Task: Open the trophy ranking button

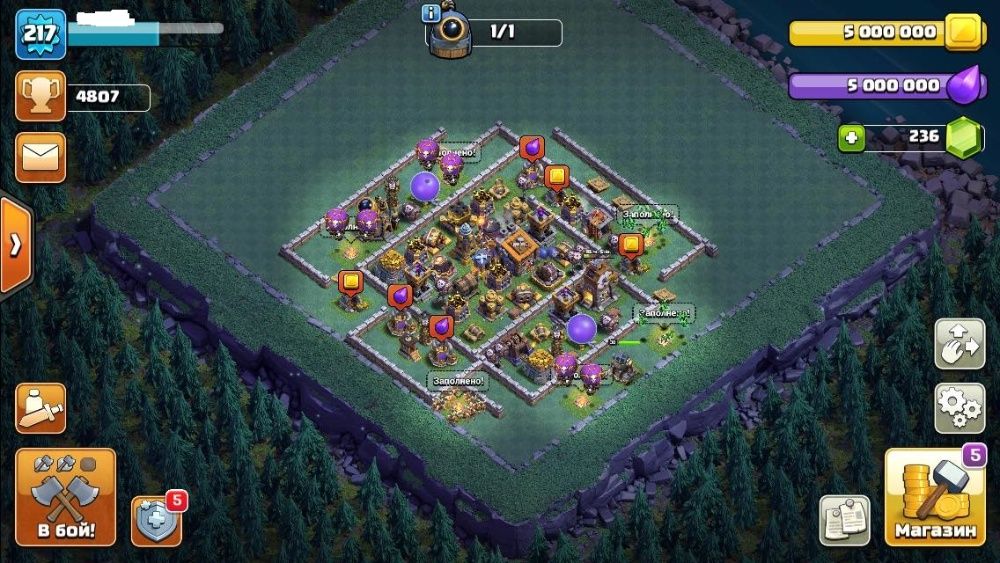Action: tap(41, 97)
